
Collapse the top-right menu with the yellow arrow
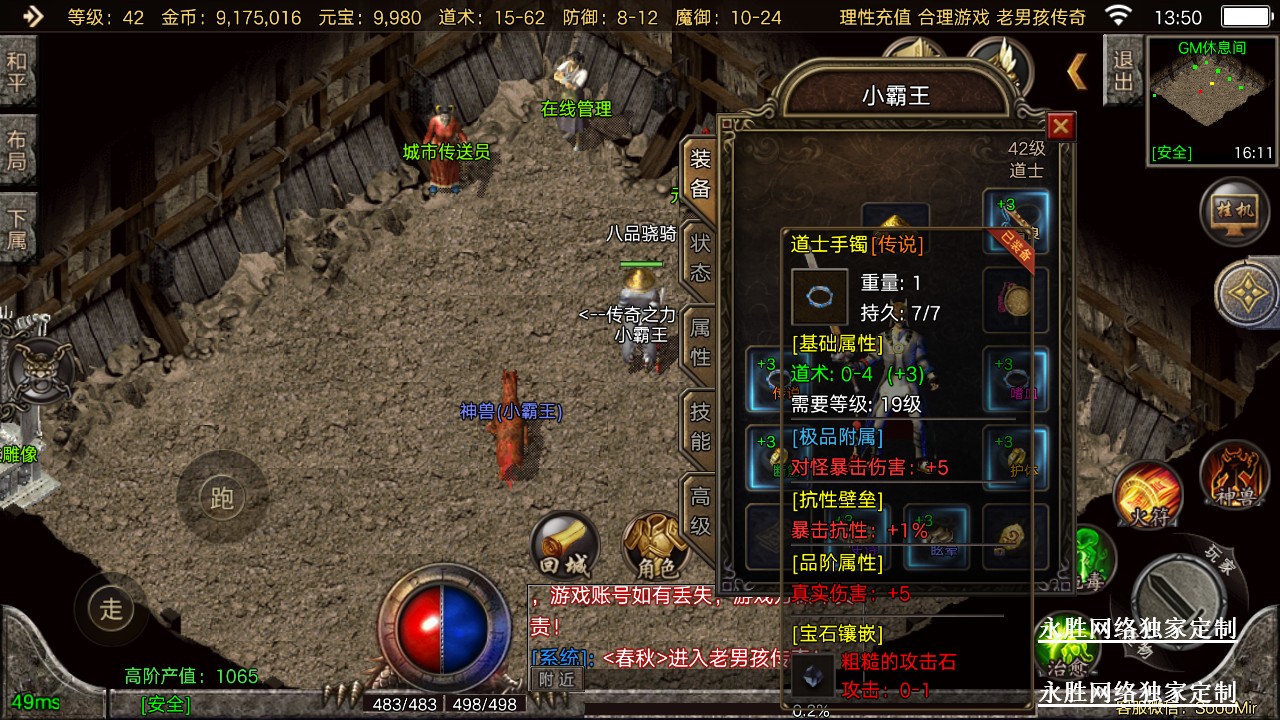1076,72
